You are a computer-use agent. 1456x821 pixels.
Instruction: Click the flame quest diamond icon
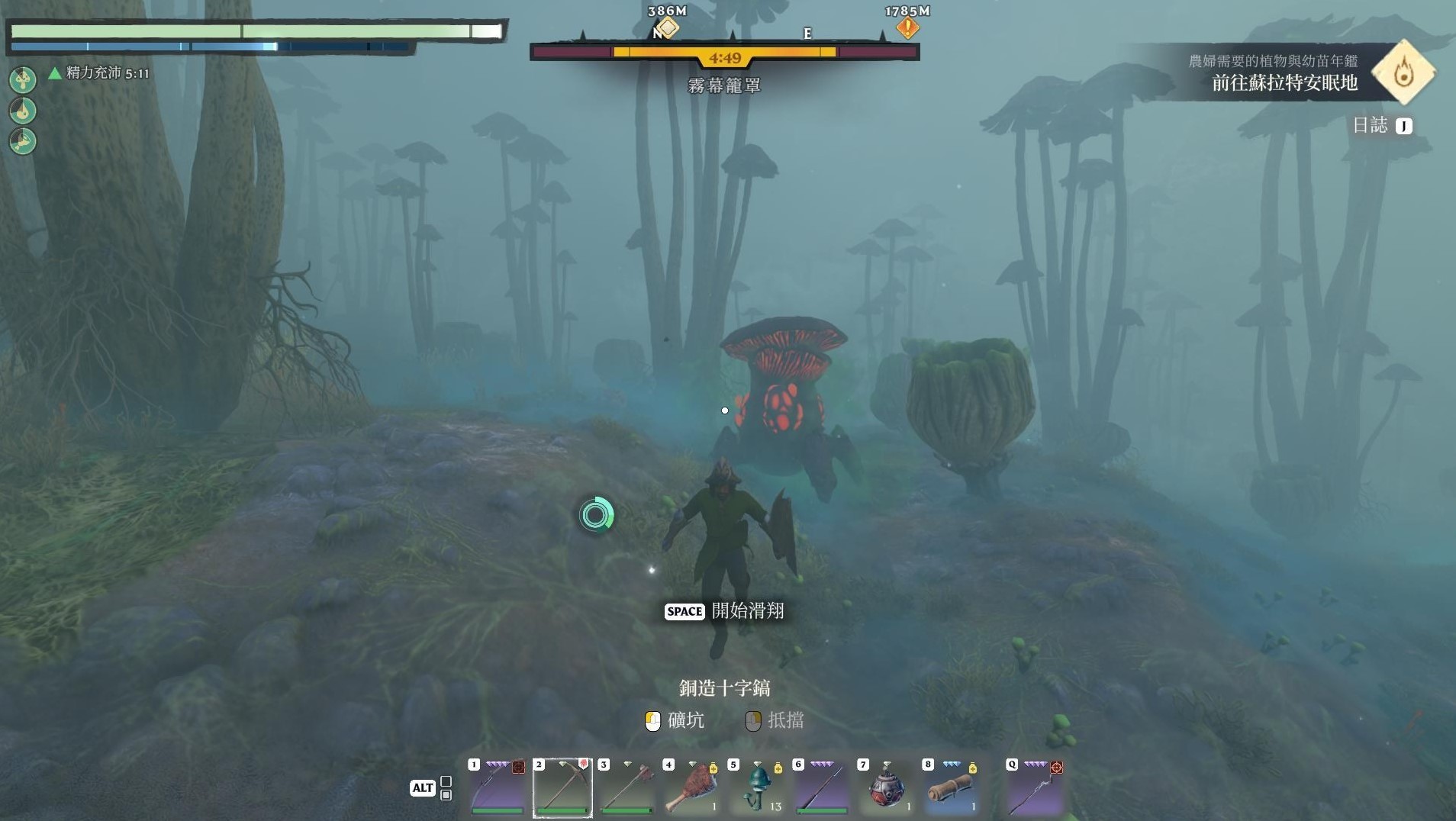coord(1403,73)
